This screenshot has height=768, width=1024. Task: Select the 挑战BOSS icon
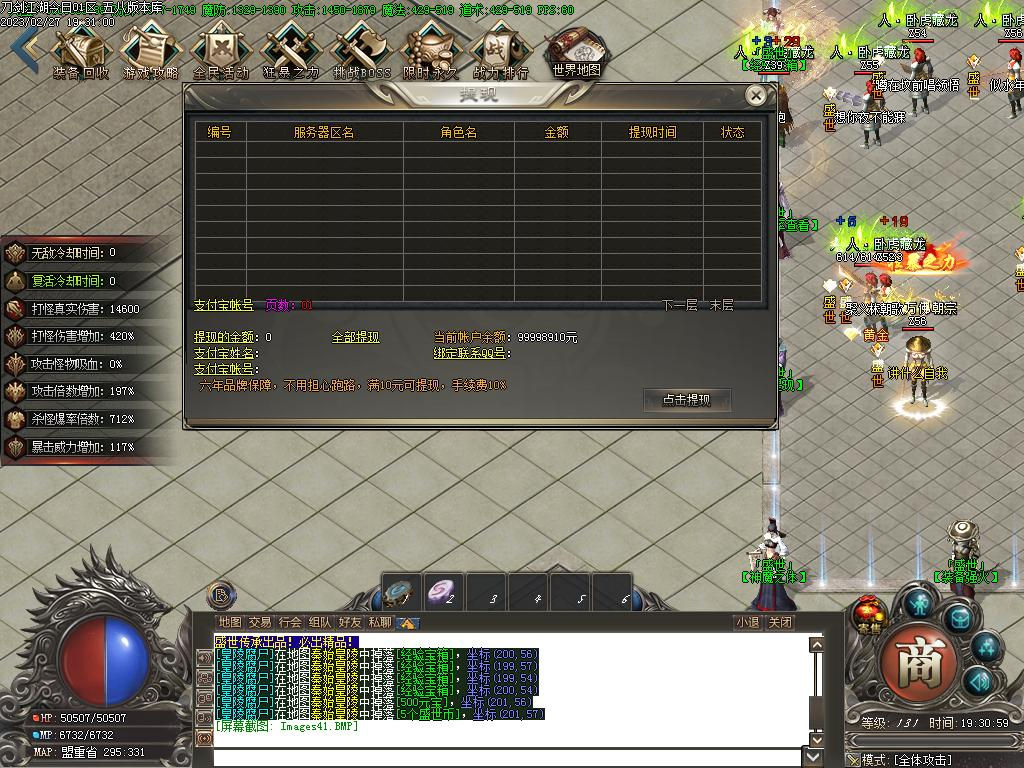coord(361,50)
